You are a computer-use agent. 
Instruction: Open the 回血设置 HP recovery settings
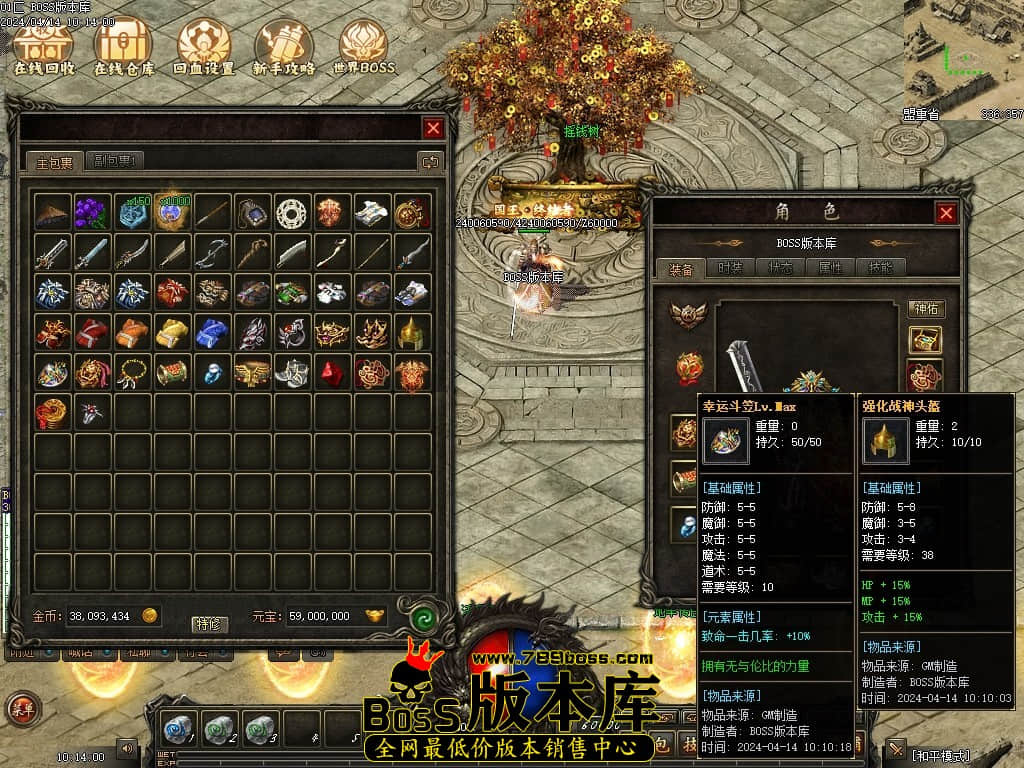pos(203,46)
